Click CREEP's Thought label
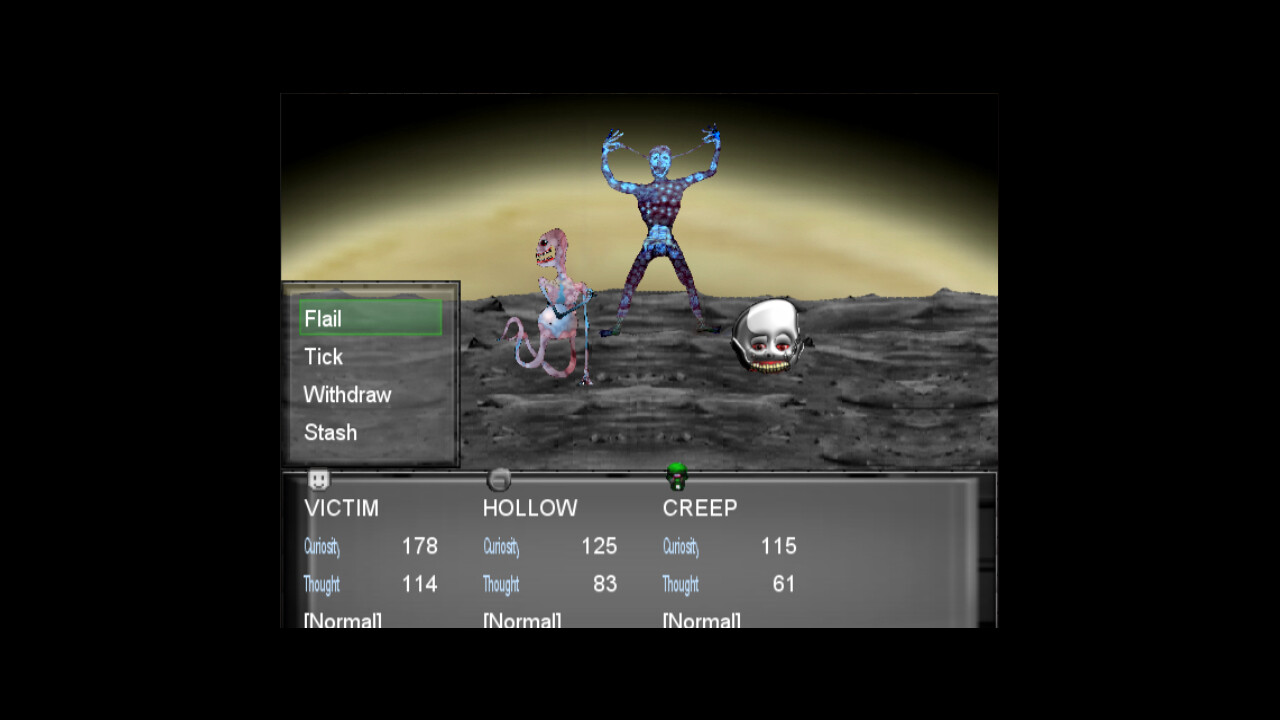 680,585
